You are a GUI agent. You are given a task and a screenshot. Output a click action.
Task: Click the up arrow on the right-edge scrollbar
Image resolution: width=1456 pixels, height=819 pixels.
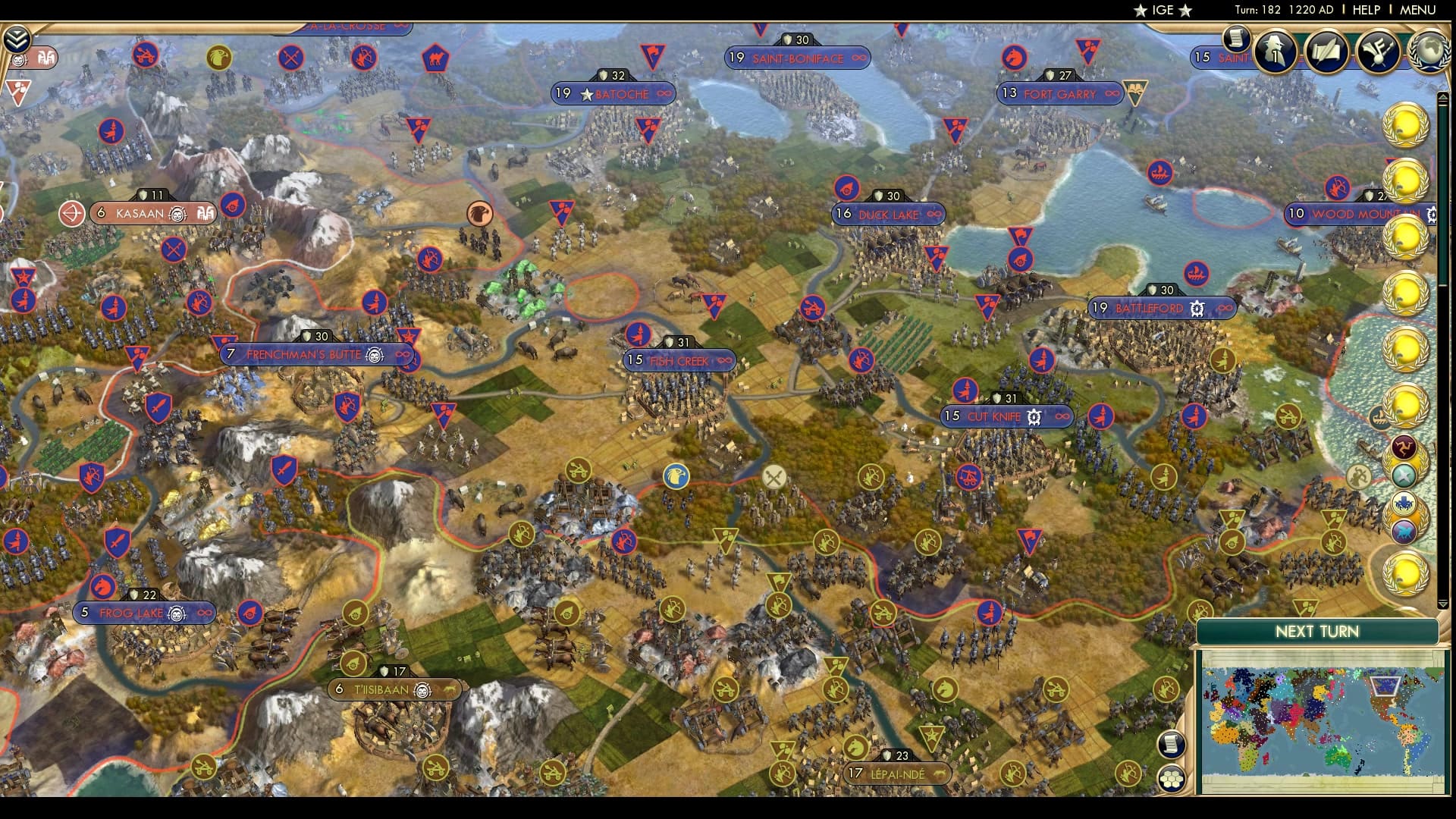(1443, 96)
